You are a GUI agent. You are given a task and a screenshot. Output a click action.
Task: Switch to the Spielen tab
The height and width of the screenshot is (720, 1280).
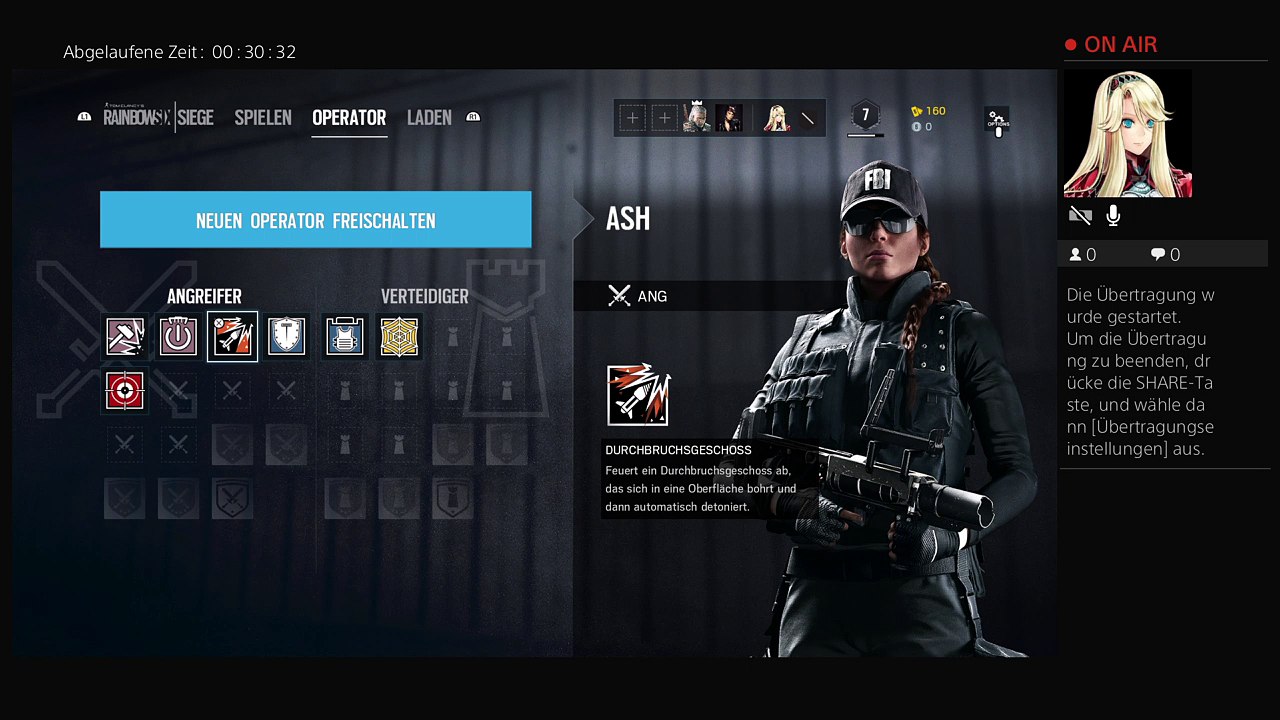[x=263, y=118]
